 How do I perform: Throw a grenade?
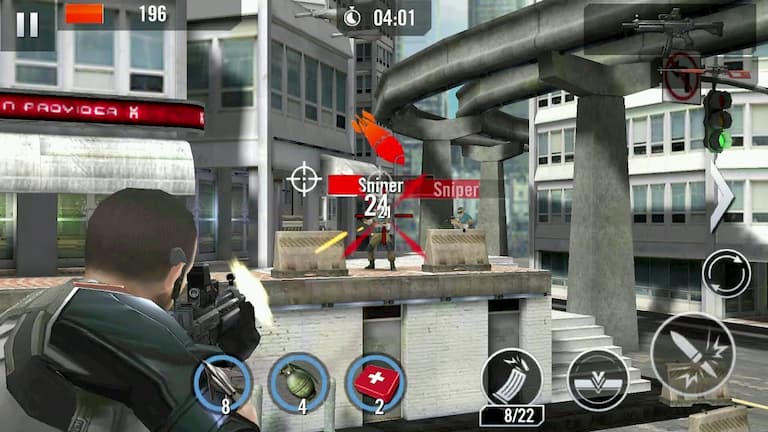(x=298, y=382)
